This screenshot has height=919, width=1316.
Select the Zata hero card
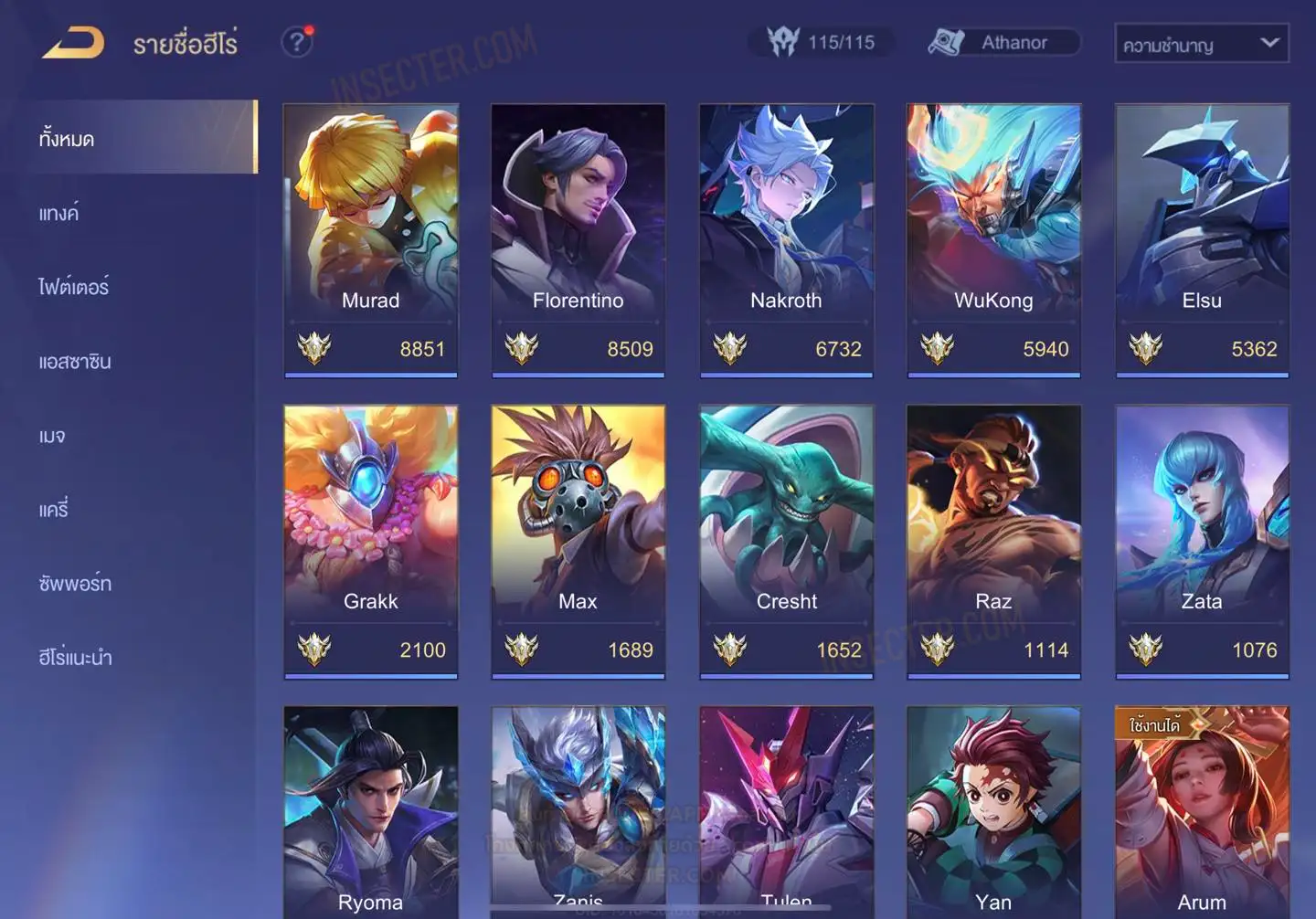click(x=1202, y=541)
